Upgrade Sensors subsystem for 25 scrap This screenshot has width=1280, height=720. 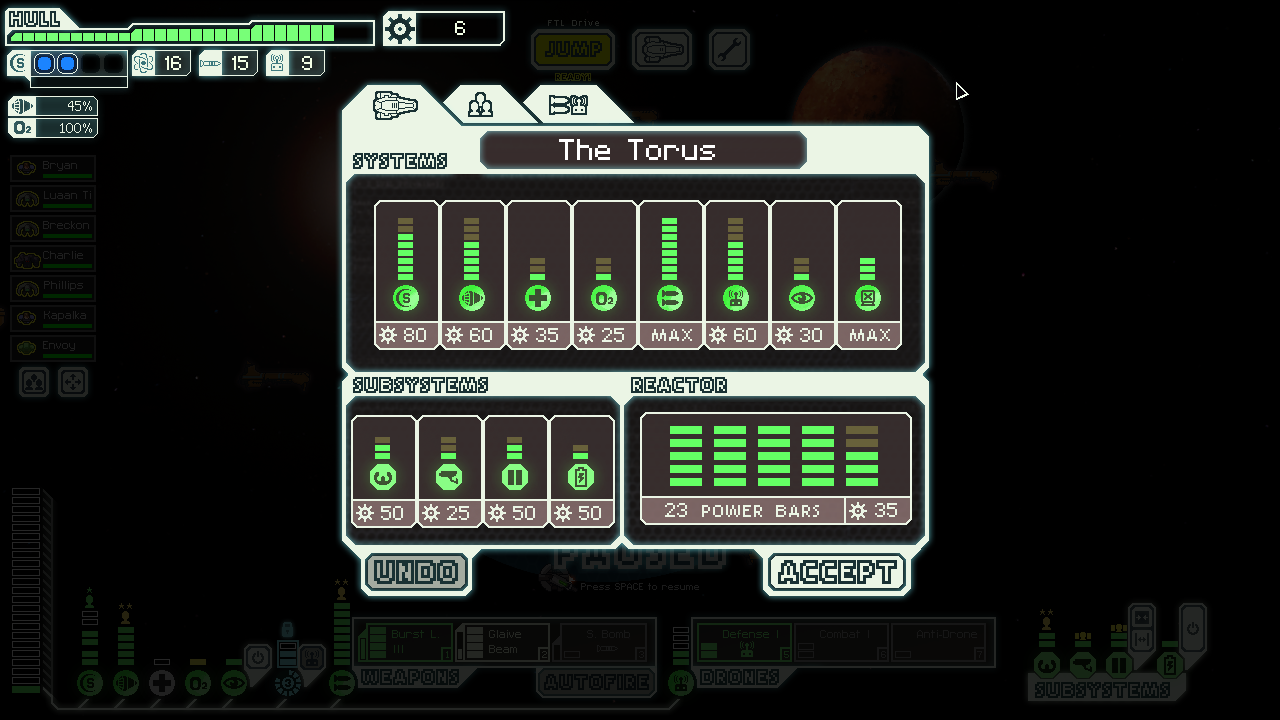click(450, 470)
